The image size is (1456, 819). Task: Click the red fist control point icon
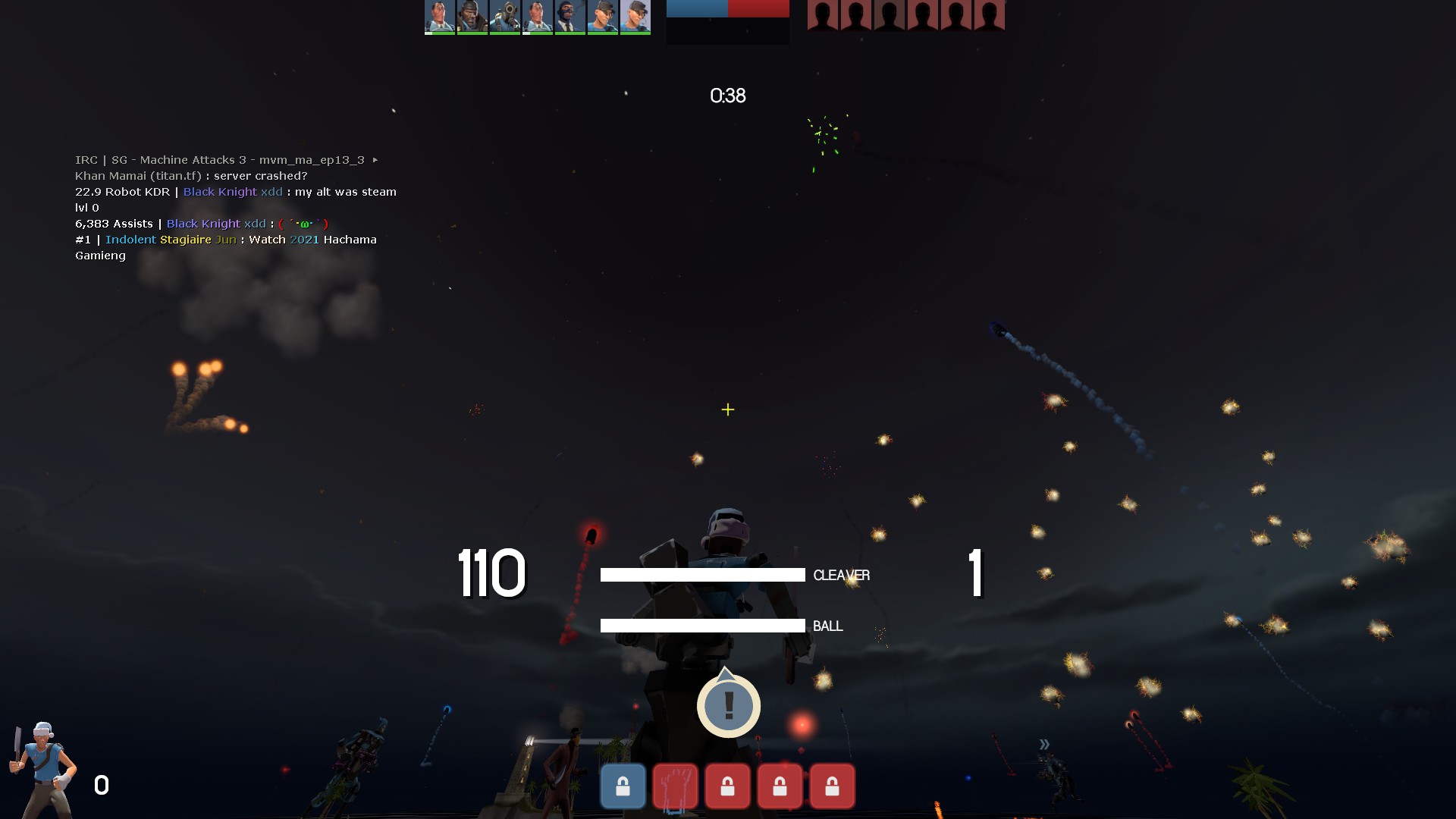(675, 786)
